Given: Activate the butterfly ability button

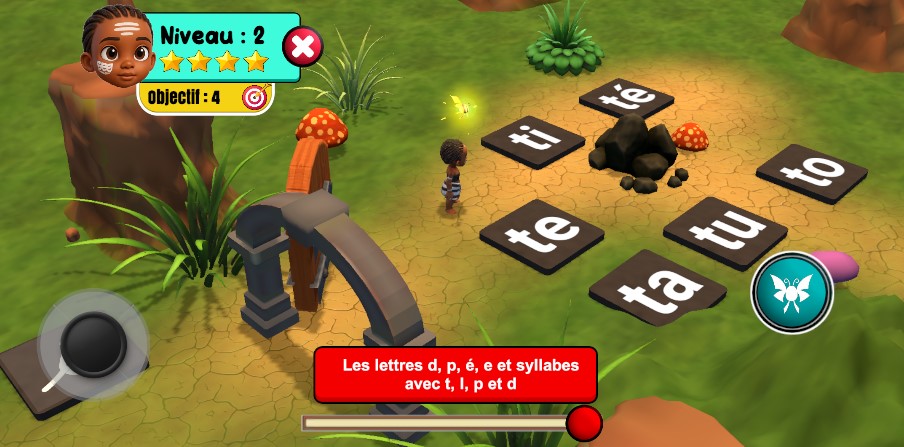Looking at the screenshot, I should [792, 292].
